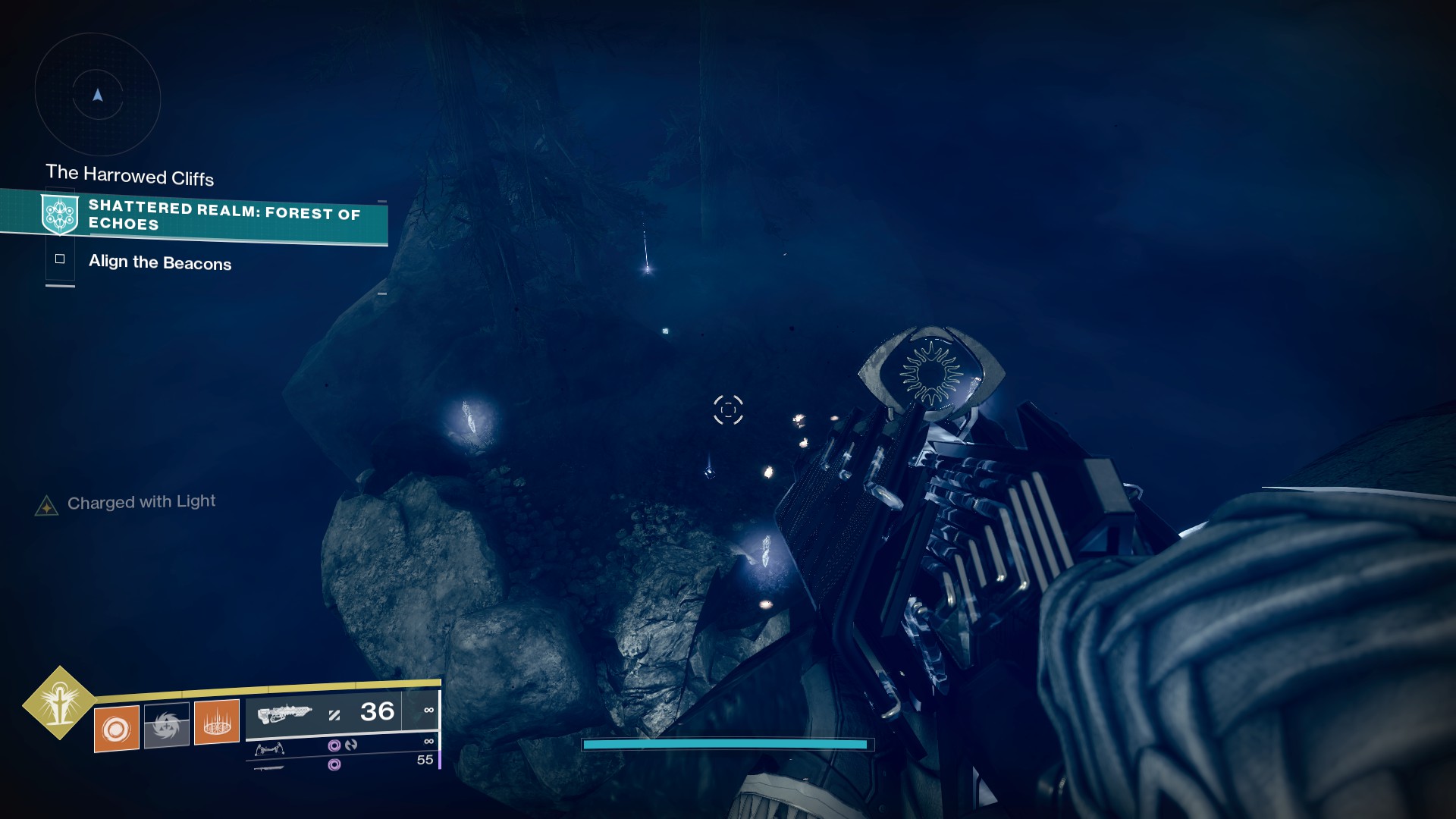Trigger the grey melee ability icon

click(166, 726)
